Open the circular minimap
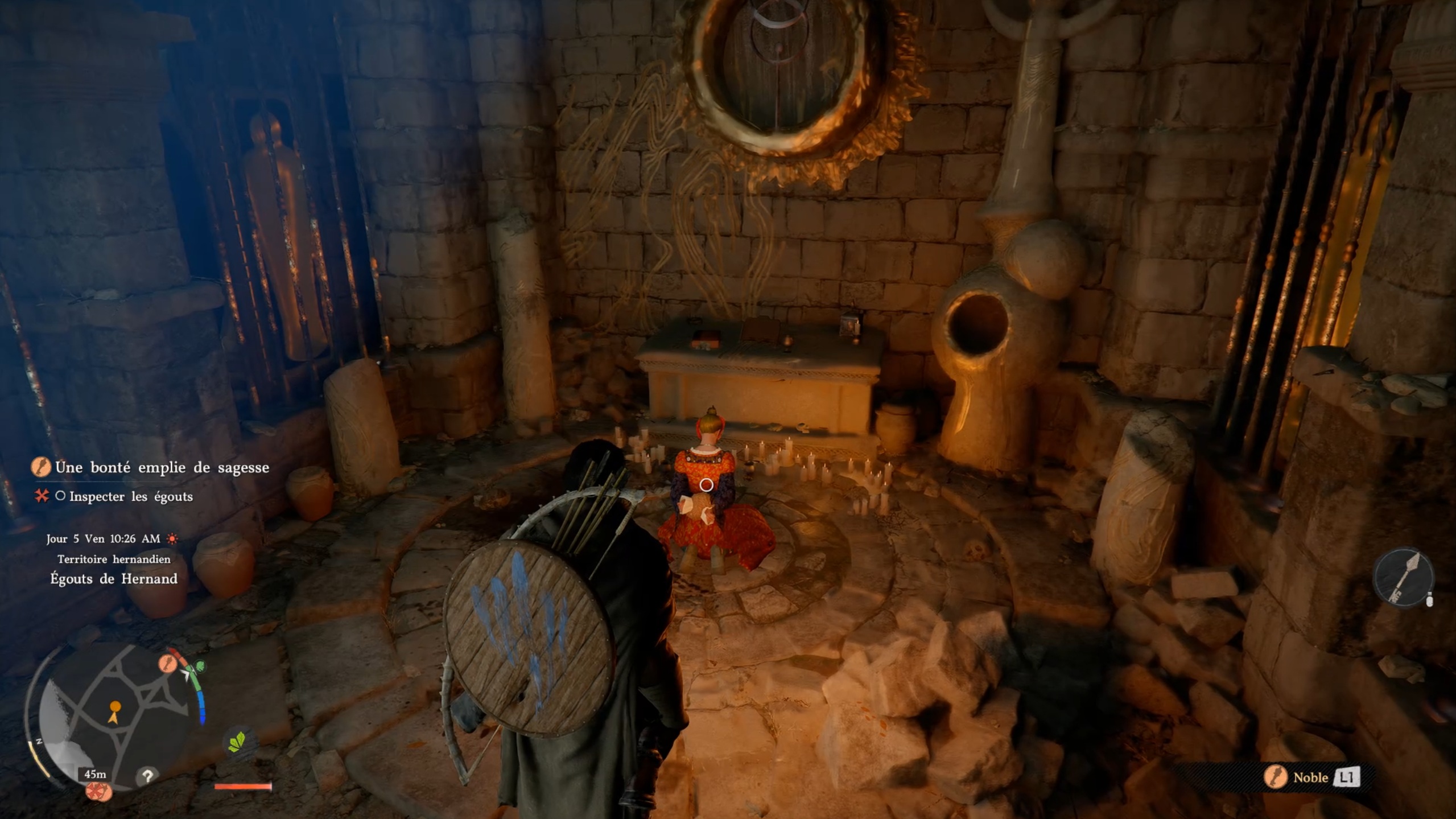Screen dimensions: 1456x819 coord(114,718)
